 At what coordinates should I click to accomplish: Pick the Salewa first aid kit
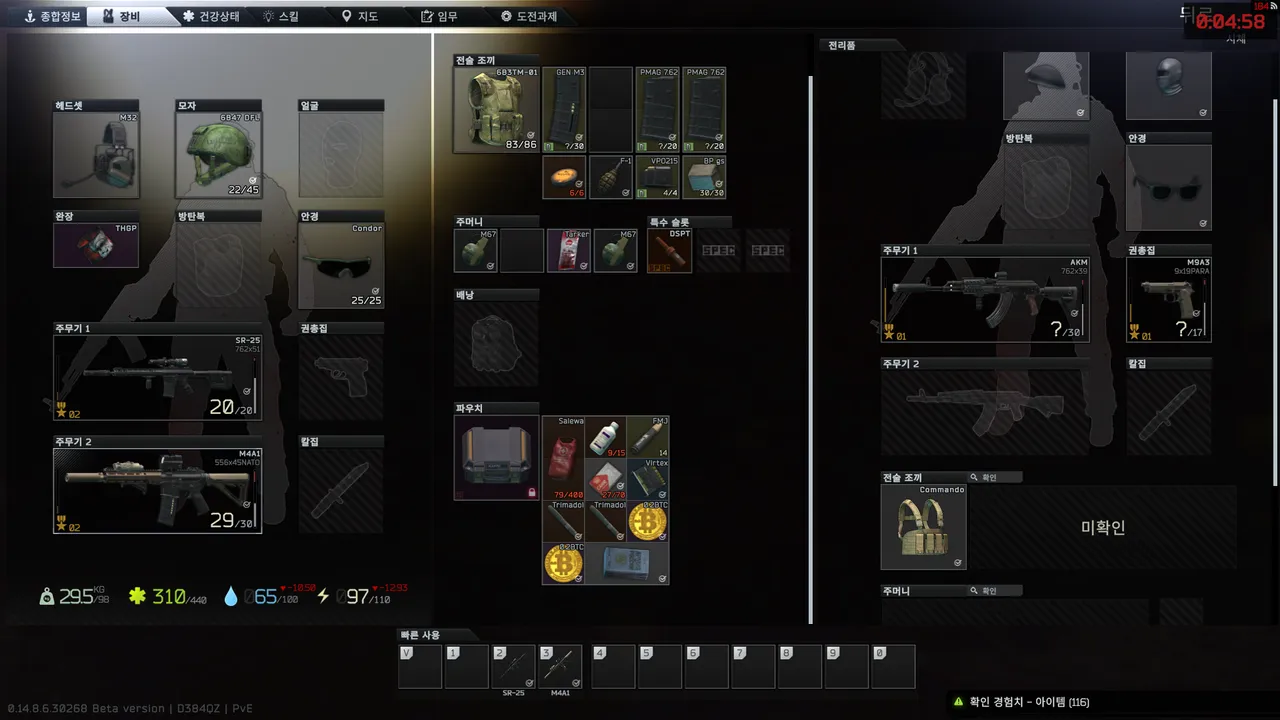[562, 458]
